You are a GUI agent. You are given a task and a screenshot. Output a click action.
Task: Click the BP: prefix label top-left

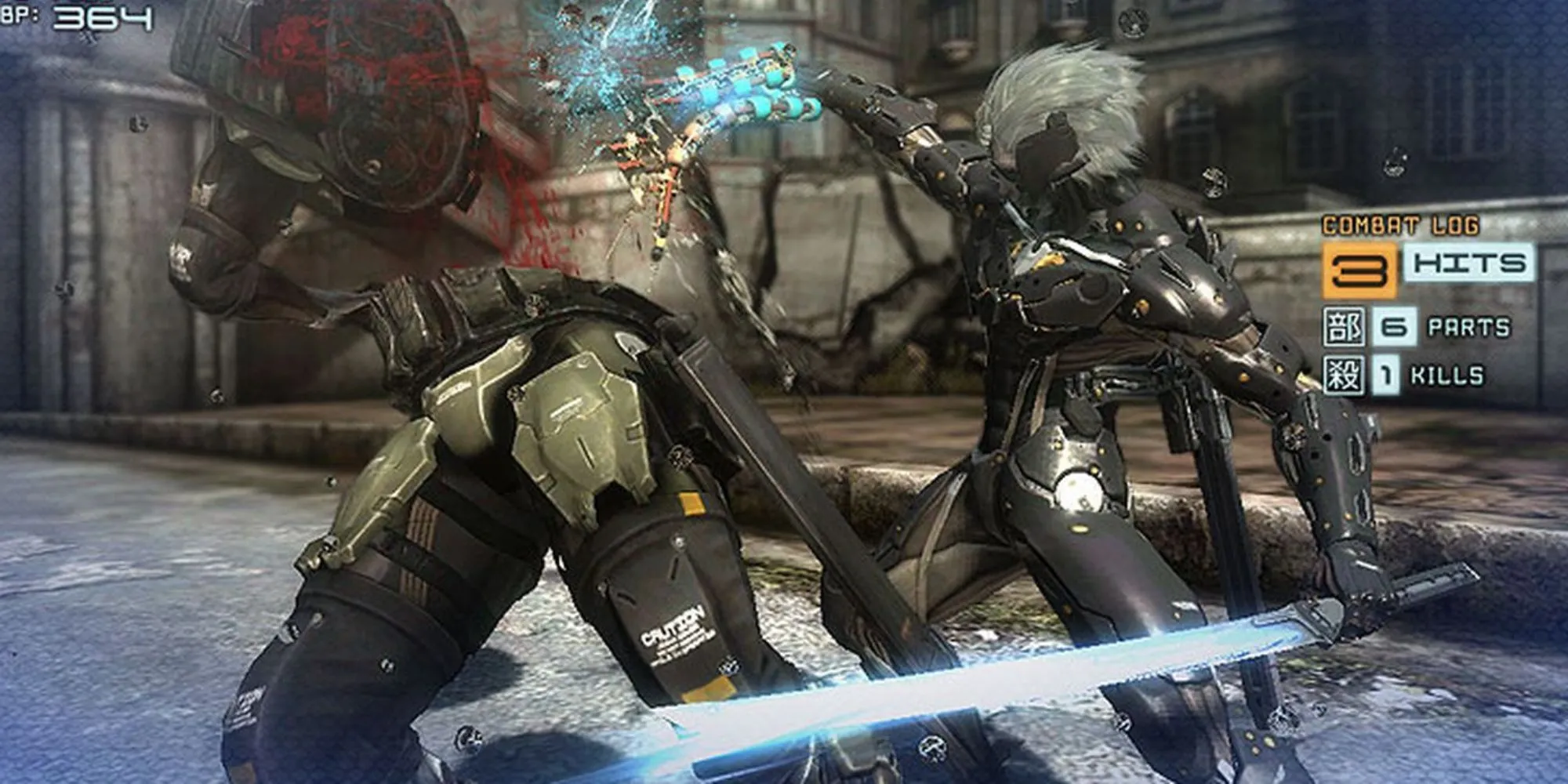tap(20, 14)
